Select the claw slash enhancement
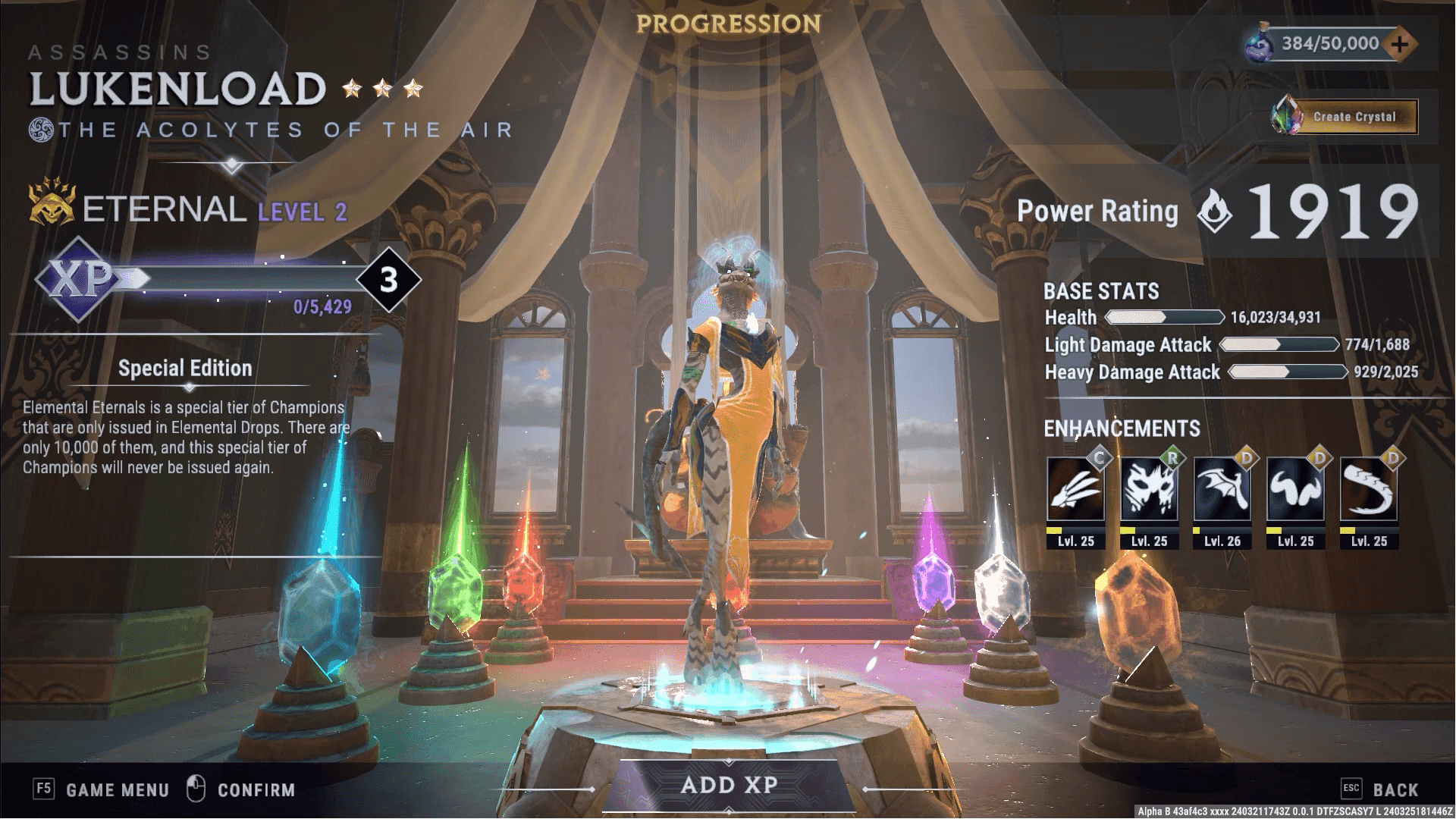 point(1075,491)
